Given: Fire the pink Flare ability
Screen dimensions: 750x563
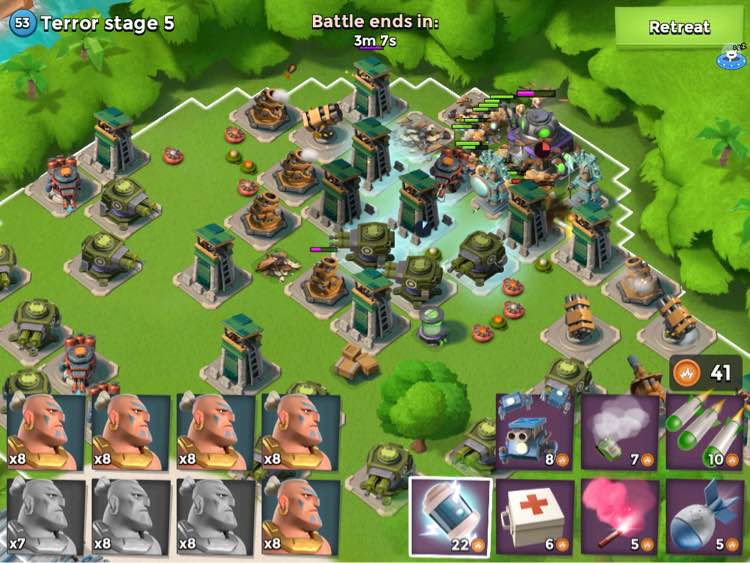Looking at the screenshot, I should click(620, 517).
